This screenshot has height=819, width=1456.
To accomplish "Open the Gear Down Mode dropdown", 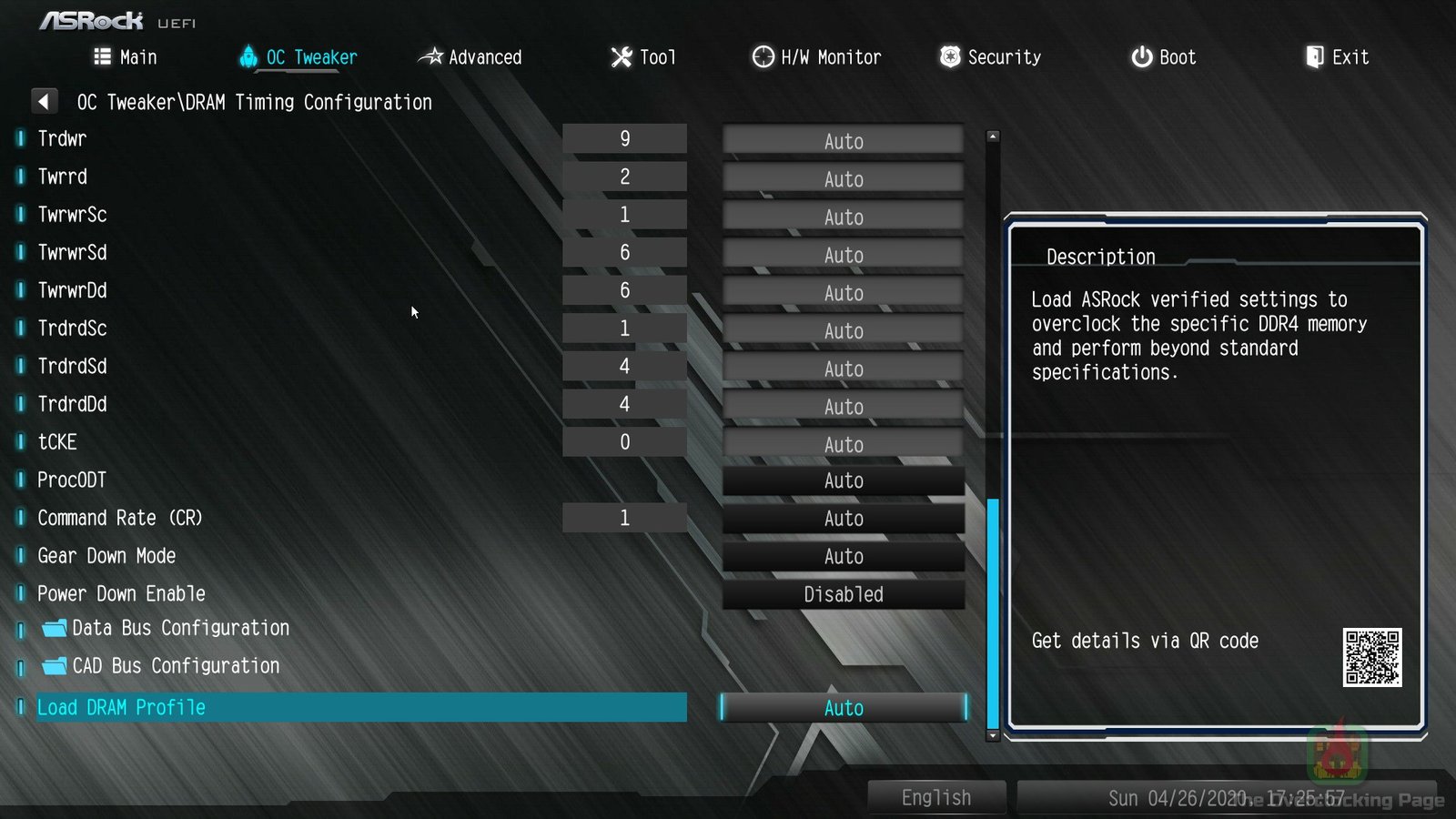I will pyautogui.click(x=843, y=556).
